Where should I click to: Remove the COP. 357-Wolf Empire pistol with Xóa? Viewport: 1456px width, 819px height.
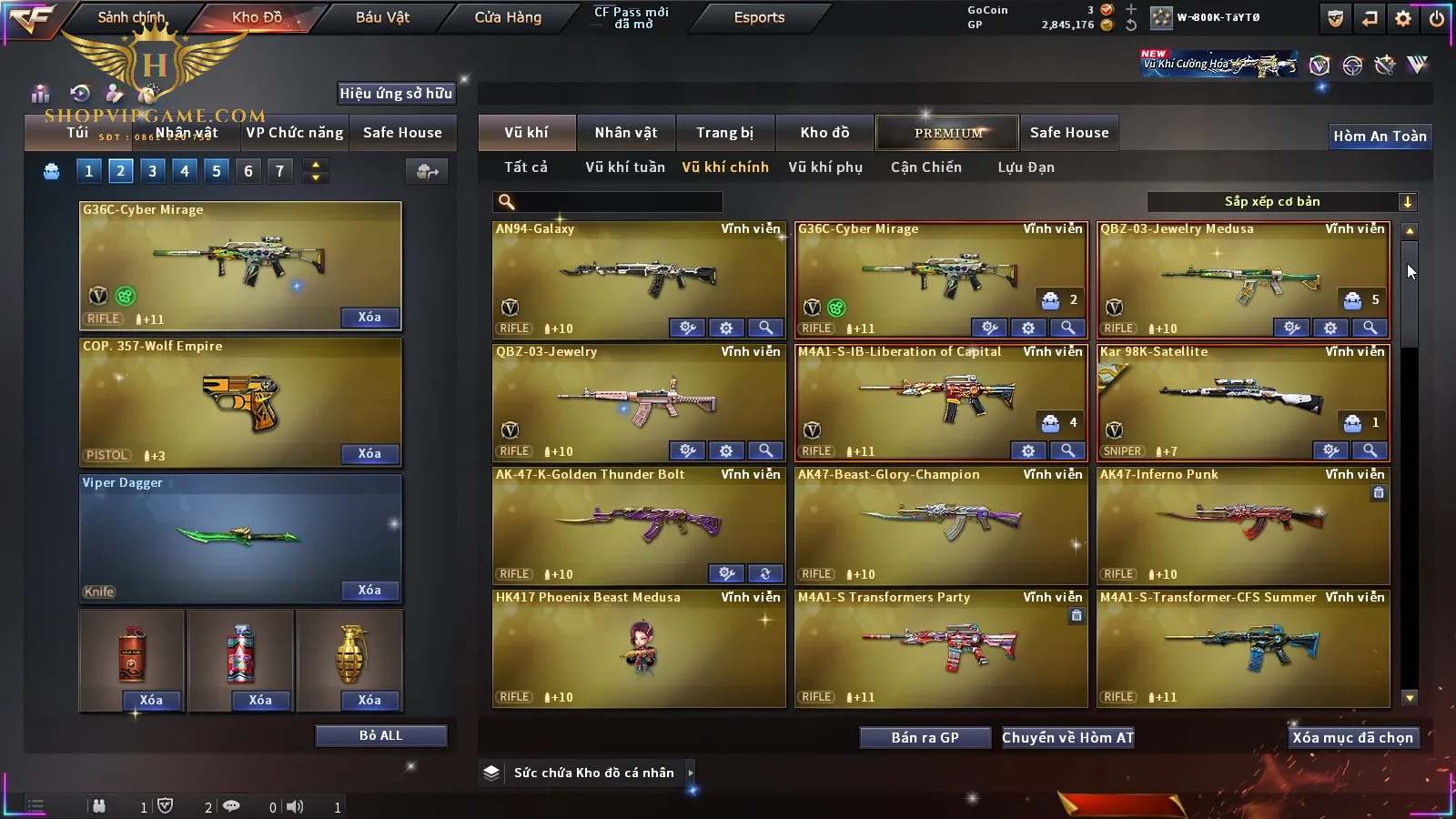[369, 453]
